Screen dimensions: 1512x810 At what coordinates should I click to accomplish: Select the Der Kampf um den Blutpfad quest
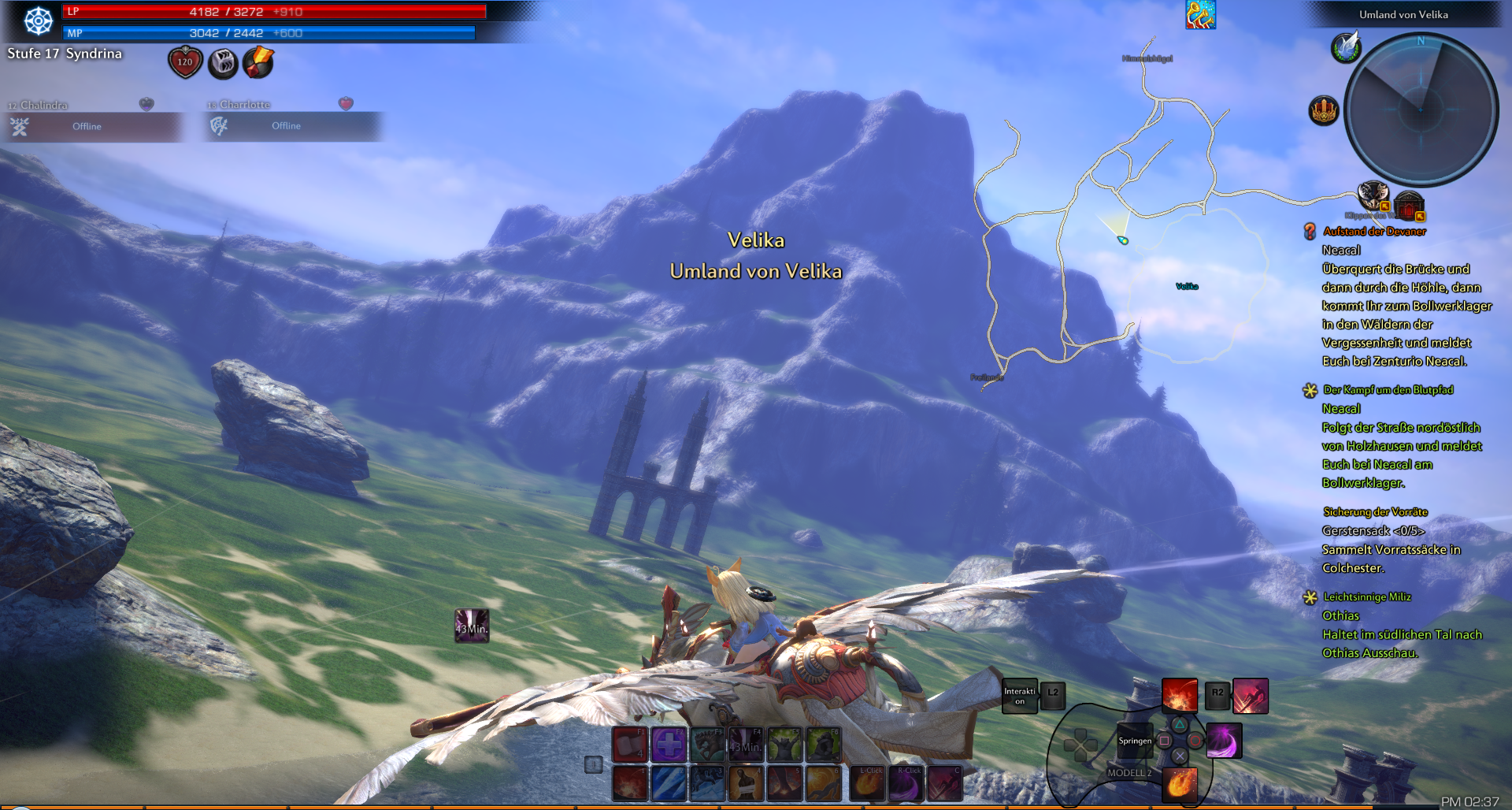(x=1388, y=390)
